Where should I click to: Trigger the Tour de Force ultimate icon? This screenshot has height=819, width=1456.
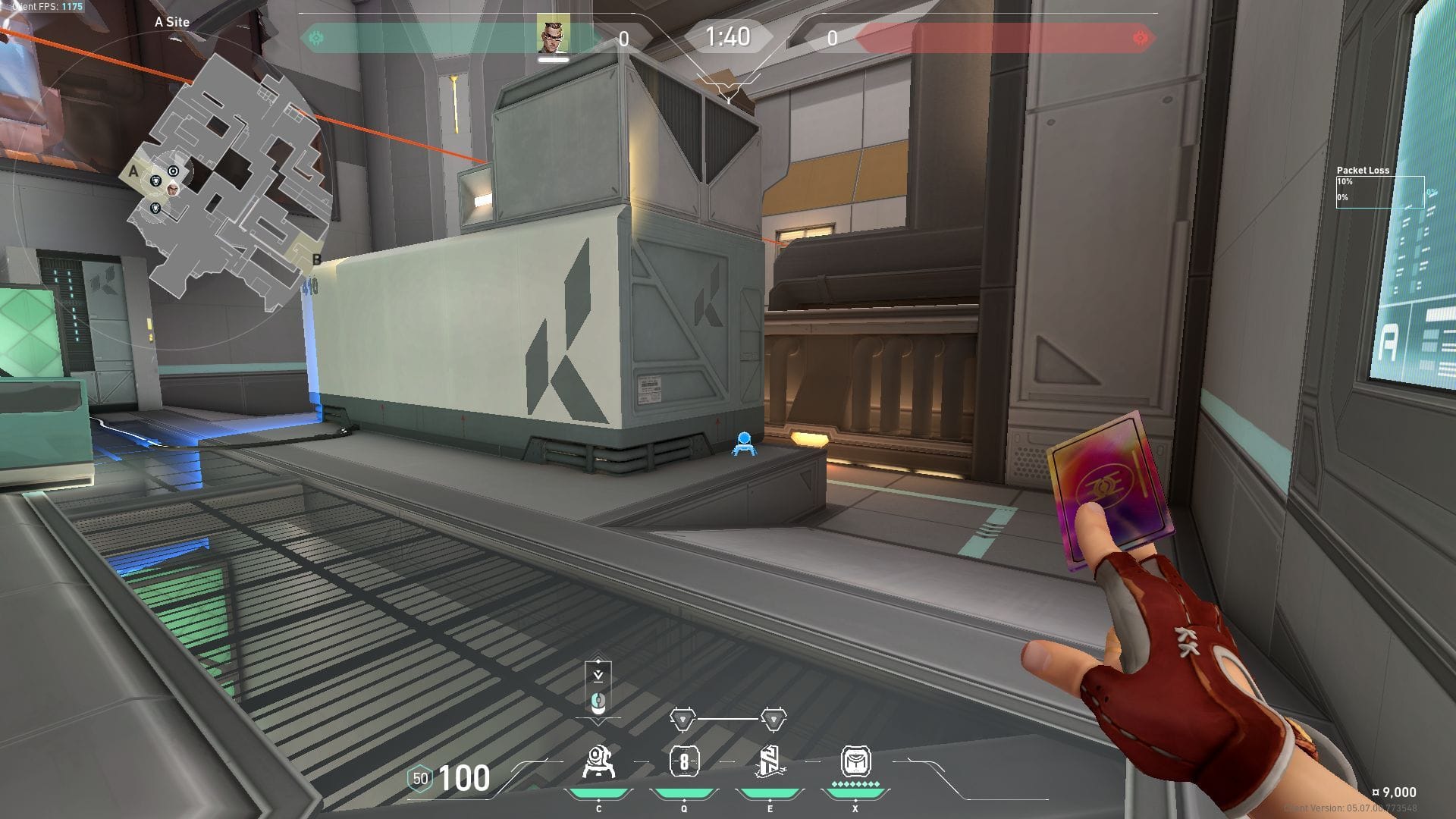click(x=855, y=761)
